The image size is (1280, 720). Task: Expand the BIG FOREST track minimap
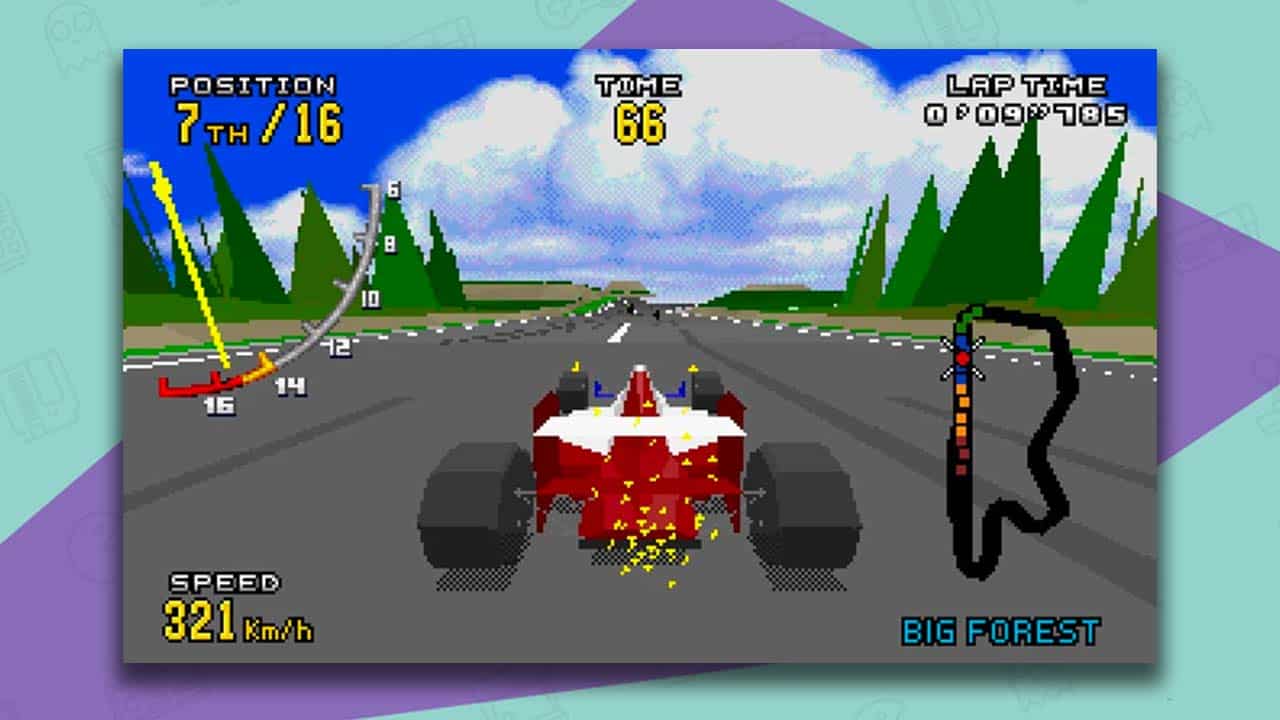point(1000,450)
